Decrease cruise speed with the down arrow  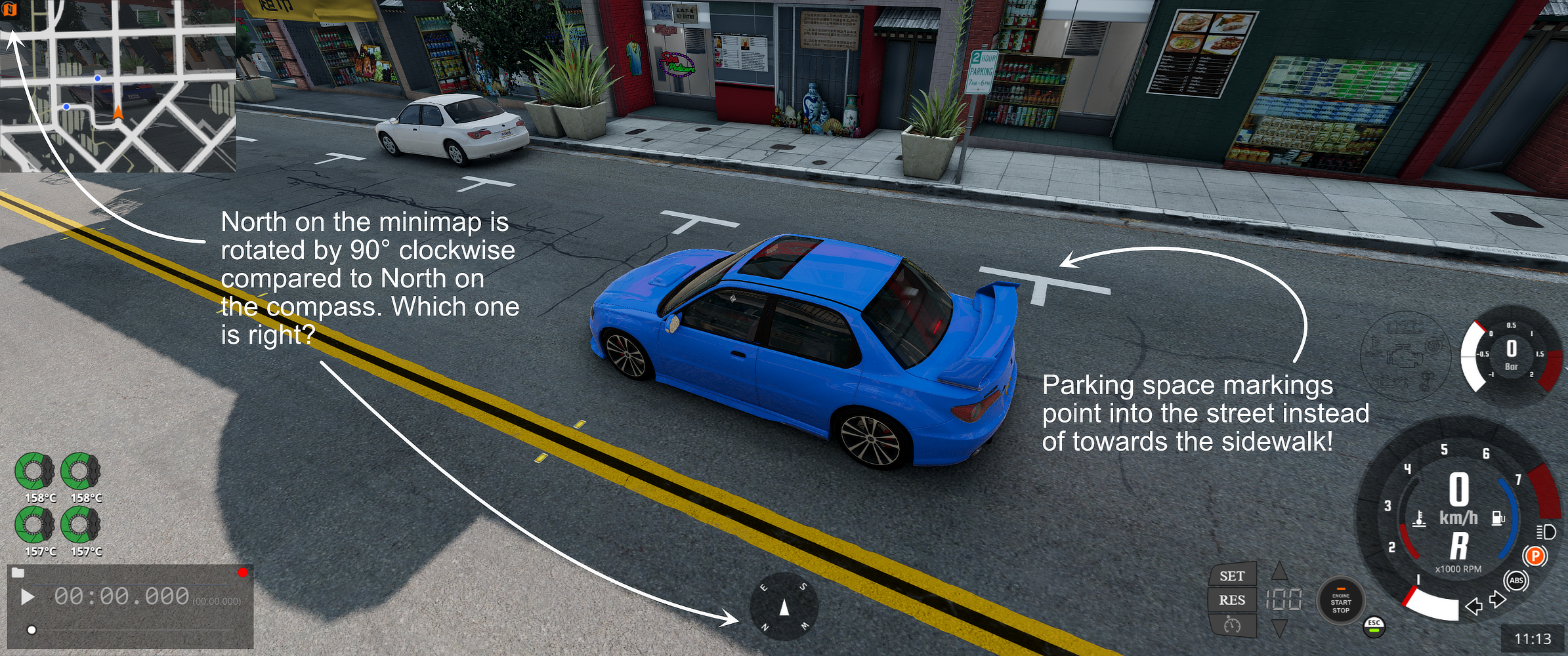pyautogui.click(x=1279, y=628)
